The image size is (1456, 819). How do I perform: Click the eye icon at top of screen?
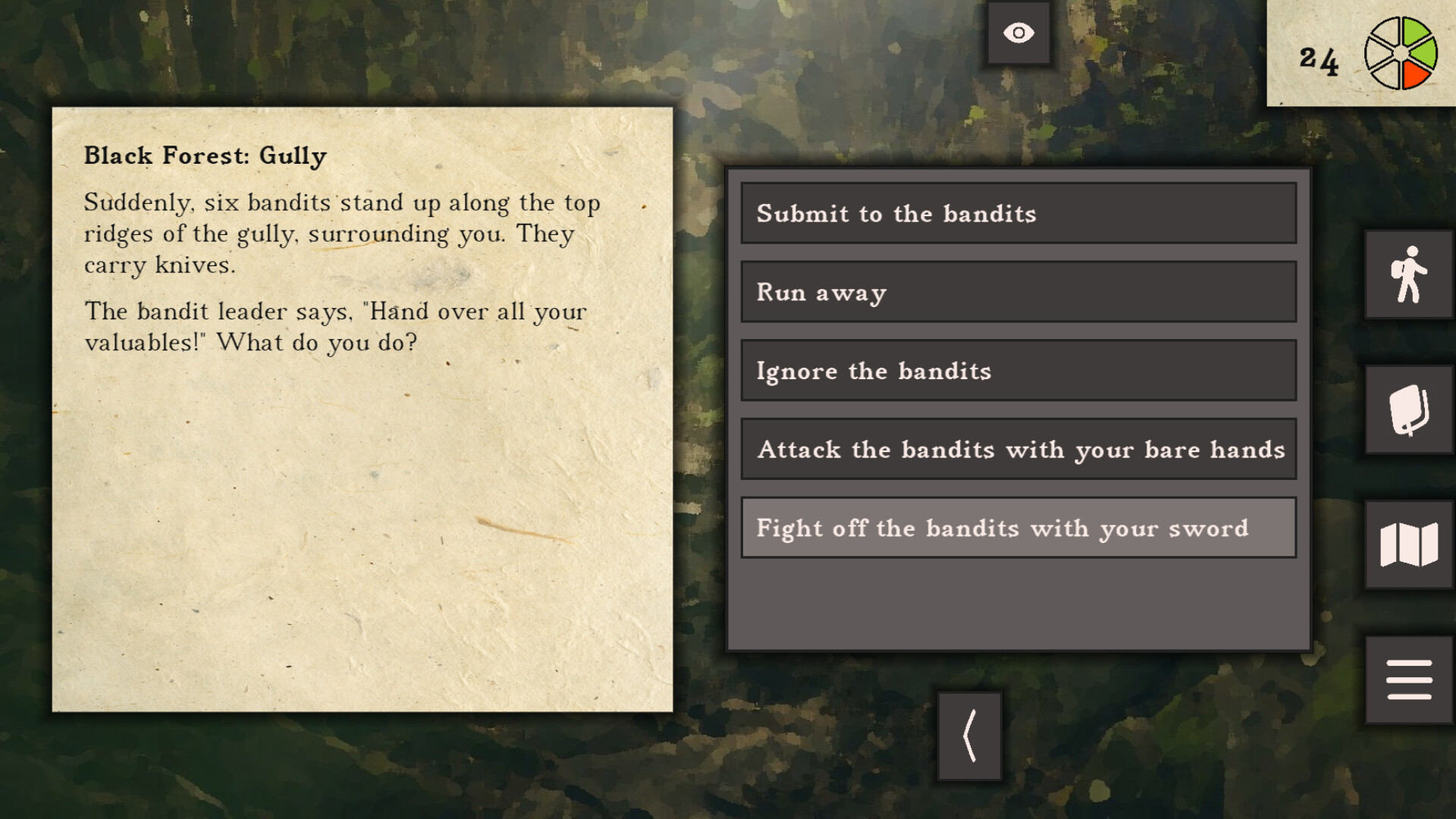coord(1018,32)
